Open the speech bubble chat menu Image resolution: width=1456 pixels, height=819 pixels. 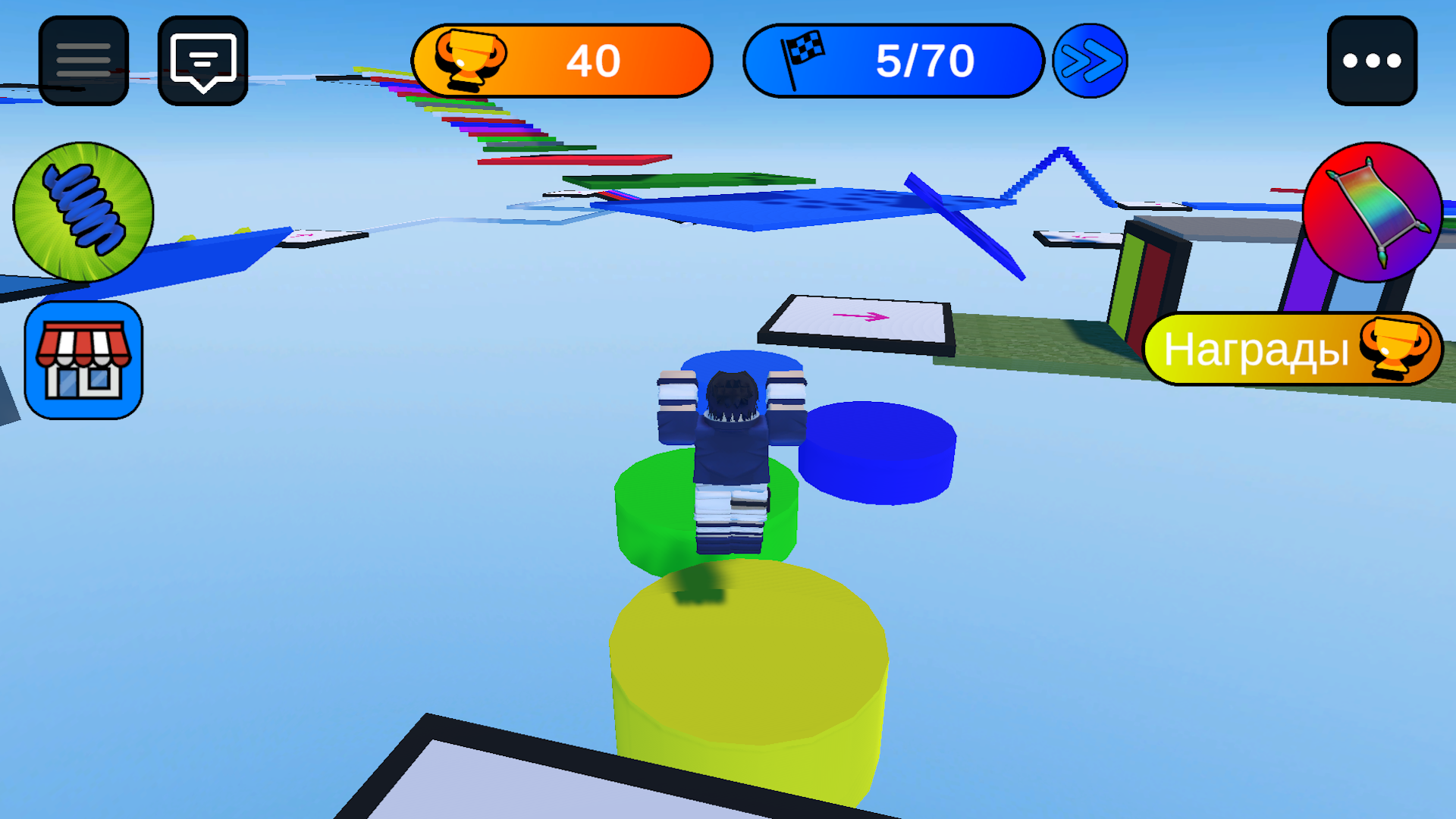[202, 61]
